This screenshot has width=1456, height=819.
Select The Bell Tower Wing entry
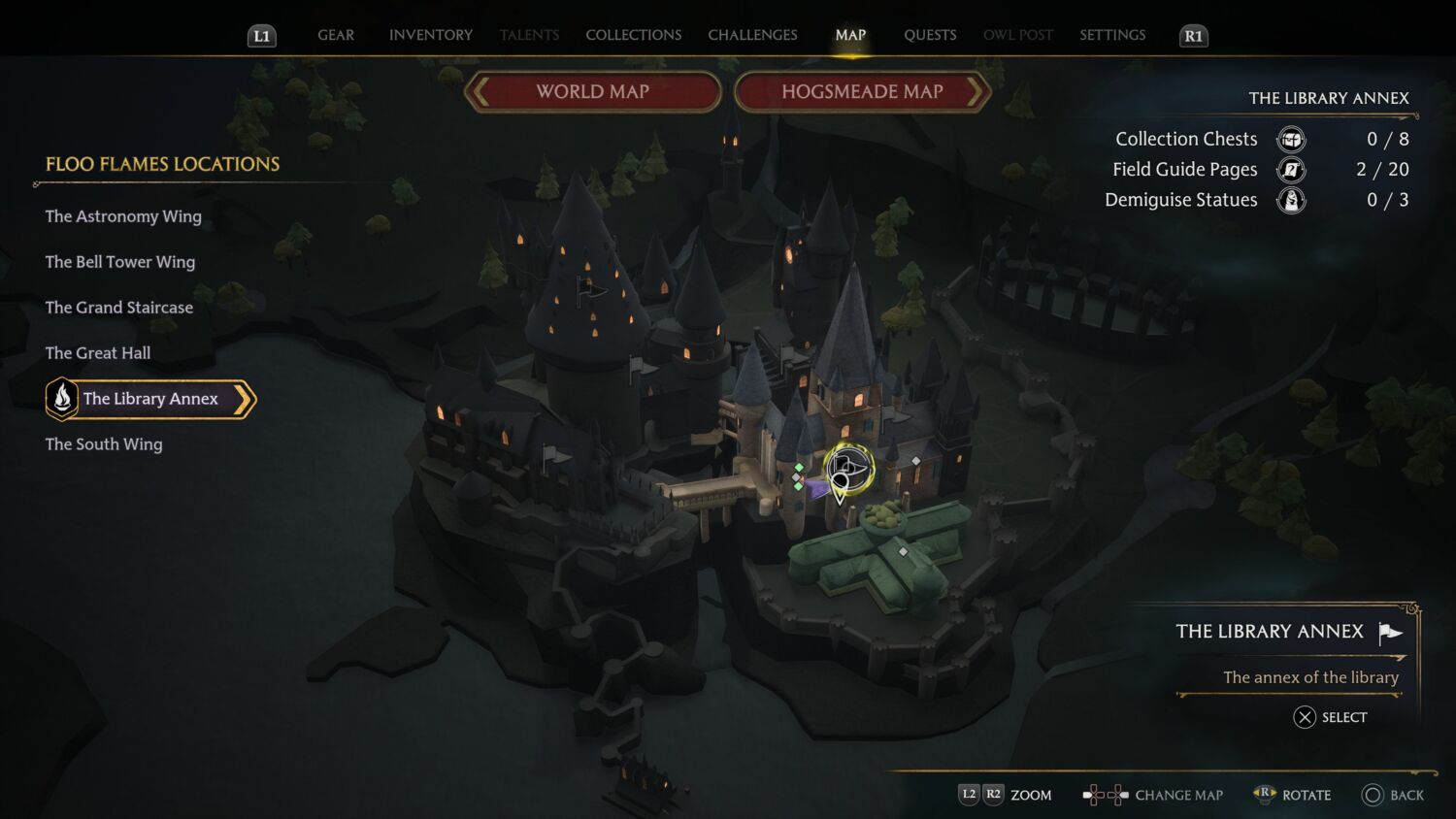[120, 262]
